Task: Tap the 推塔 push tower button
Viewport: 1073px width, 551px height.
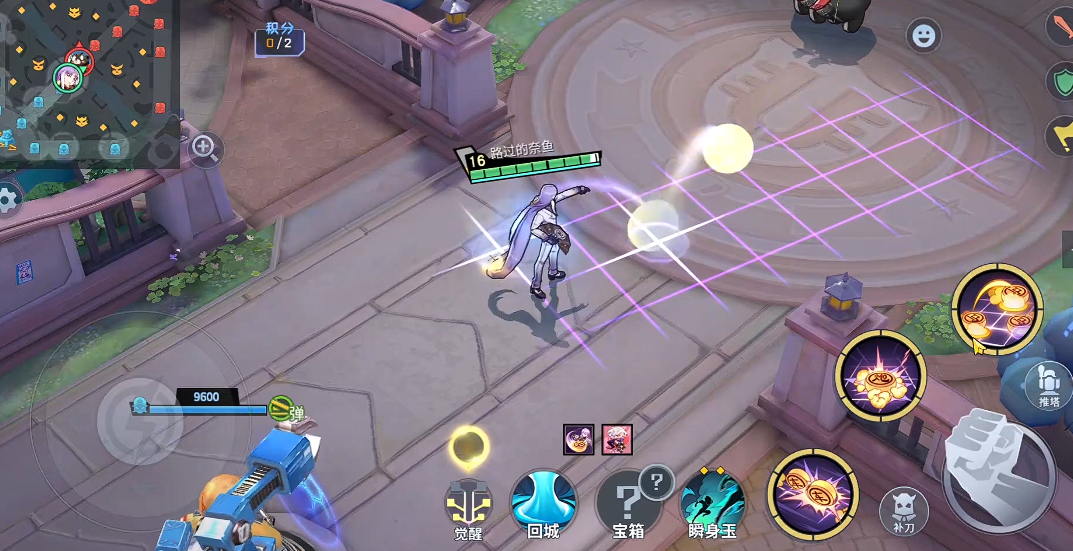Action: [1049, 385]
